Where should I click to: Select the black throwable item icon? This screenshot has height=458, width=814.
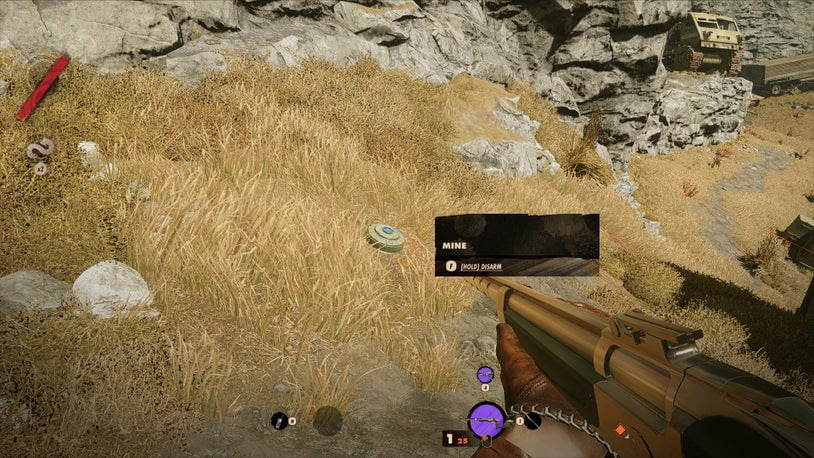[279, 420]
